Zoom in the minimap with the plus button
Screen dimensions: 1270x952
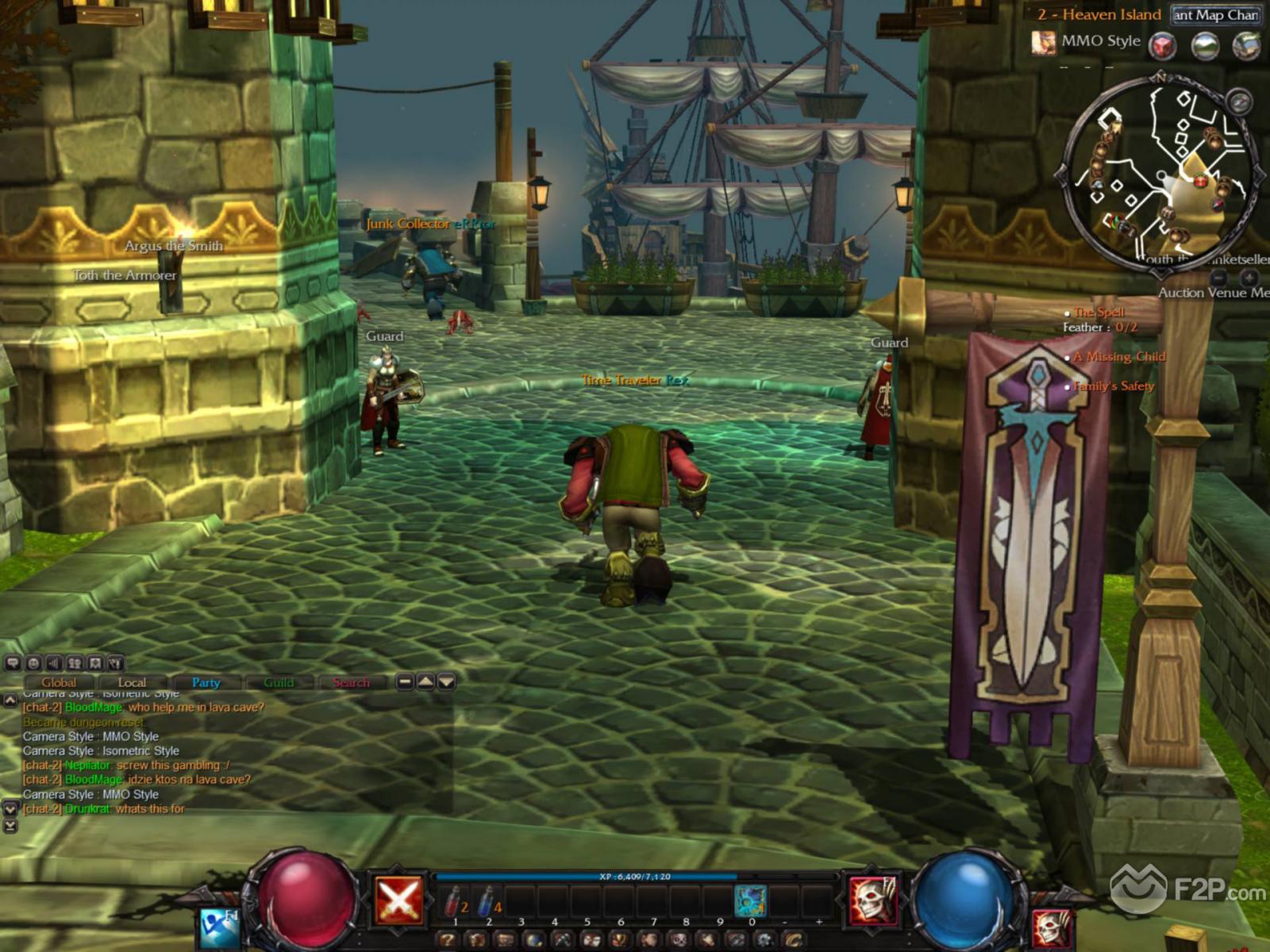coord(1249,277)
